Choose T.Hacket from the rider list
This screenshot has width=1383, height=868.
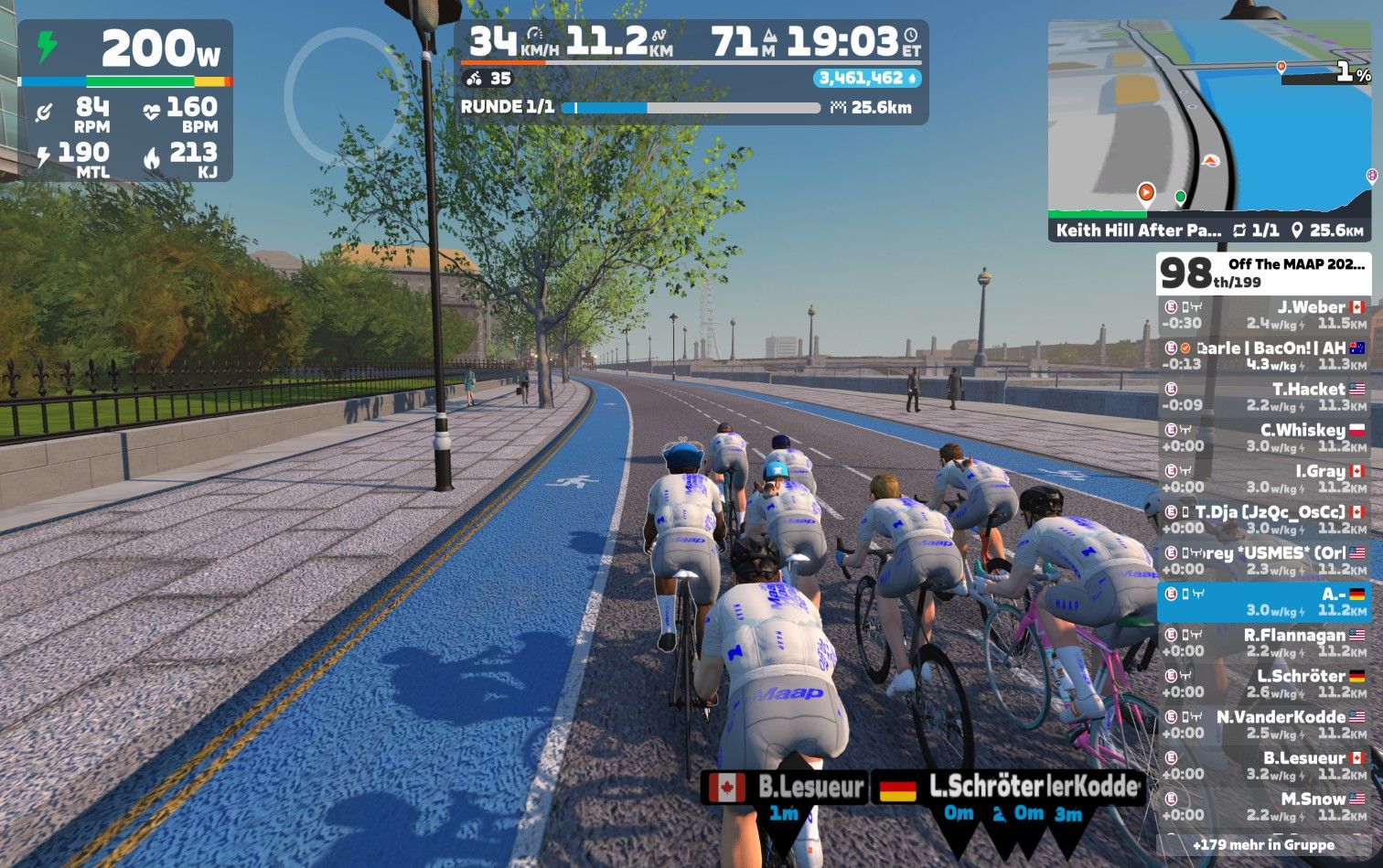1264,397
